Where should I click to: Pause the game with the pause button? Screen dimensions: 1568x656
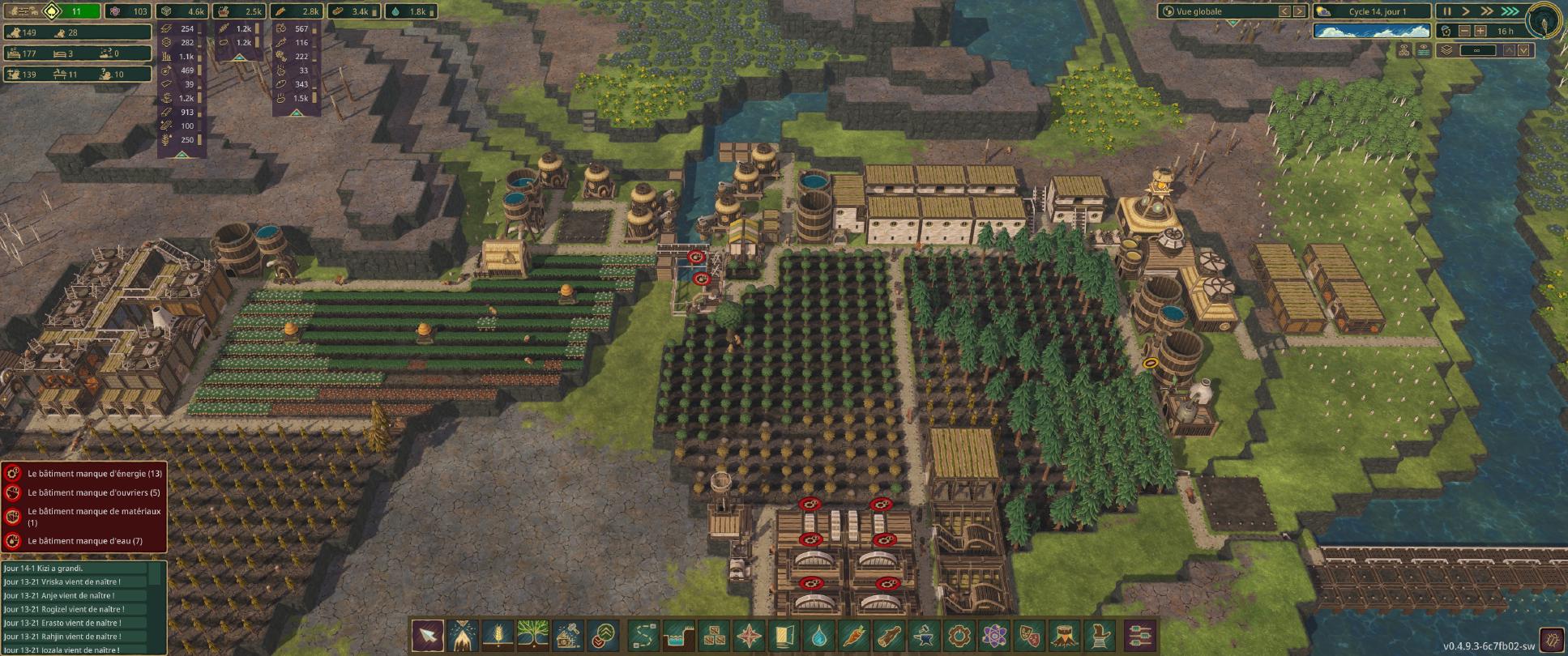(x=1448, y=11)
